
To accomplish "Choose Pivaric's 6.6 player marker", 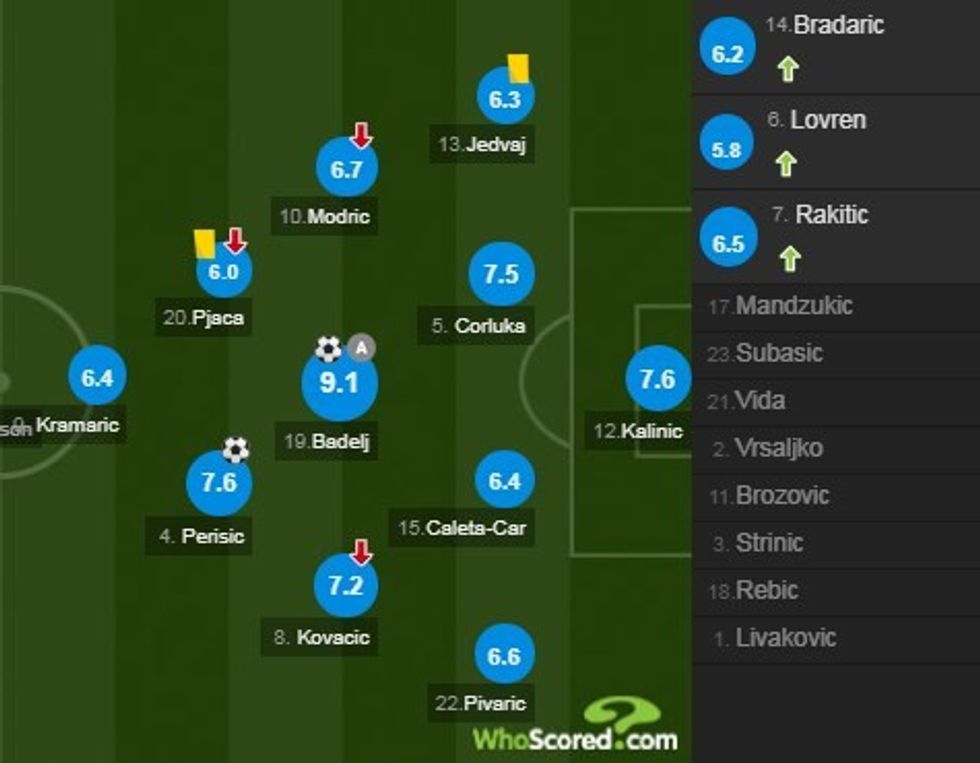I will click(504, 656).
